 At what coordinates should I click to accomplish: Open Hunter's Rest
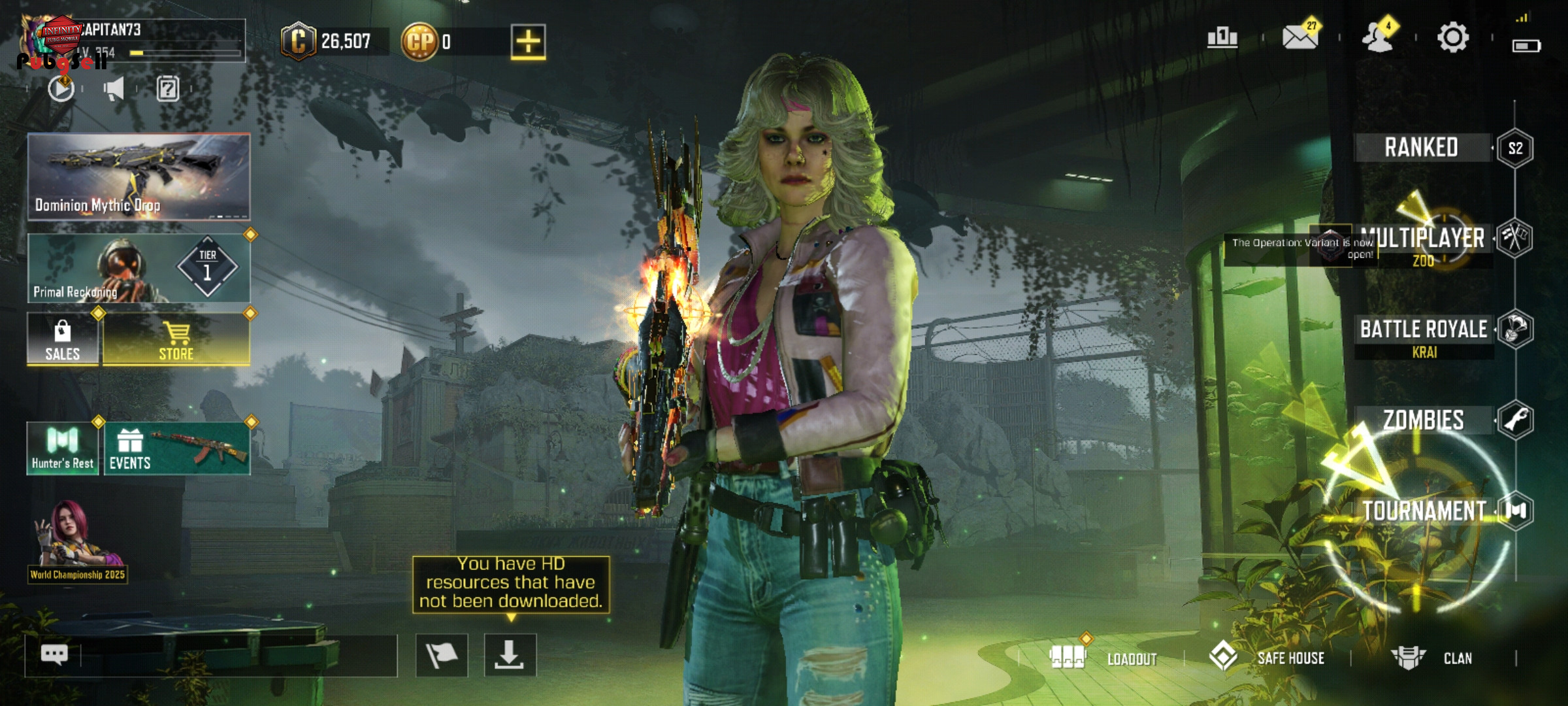(63, 448)
